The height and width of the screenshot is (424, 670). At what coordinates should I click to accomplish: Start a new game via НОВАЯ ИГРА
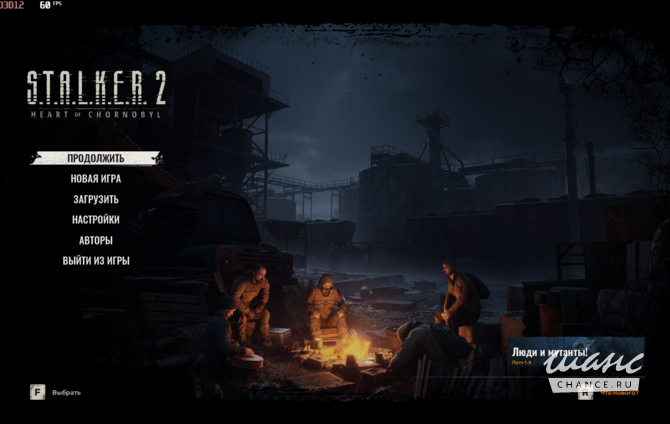click(96, 179)
